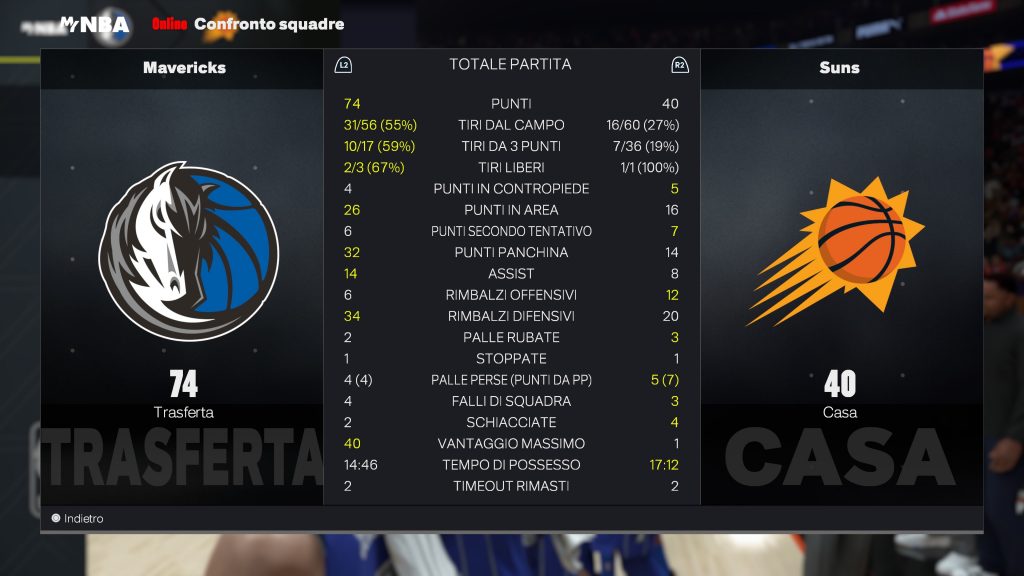Select the Mavericks team panel

click(x=184, y=68)
